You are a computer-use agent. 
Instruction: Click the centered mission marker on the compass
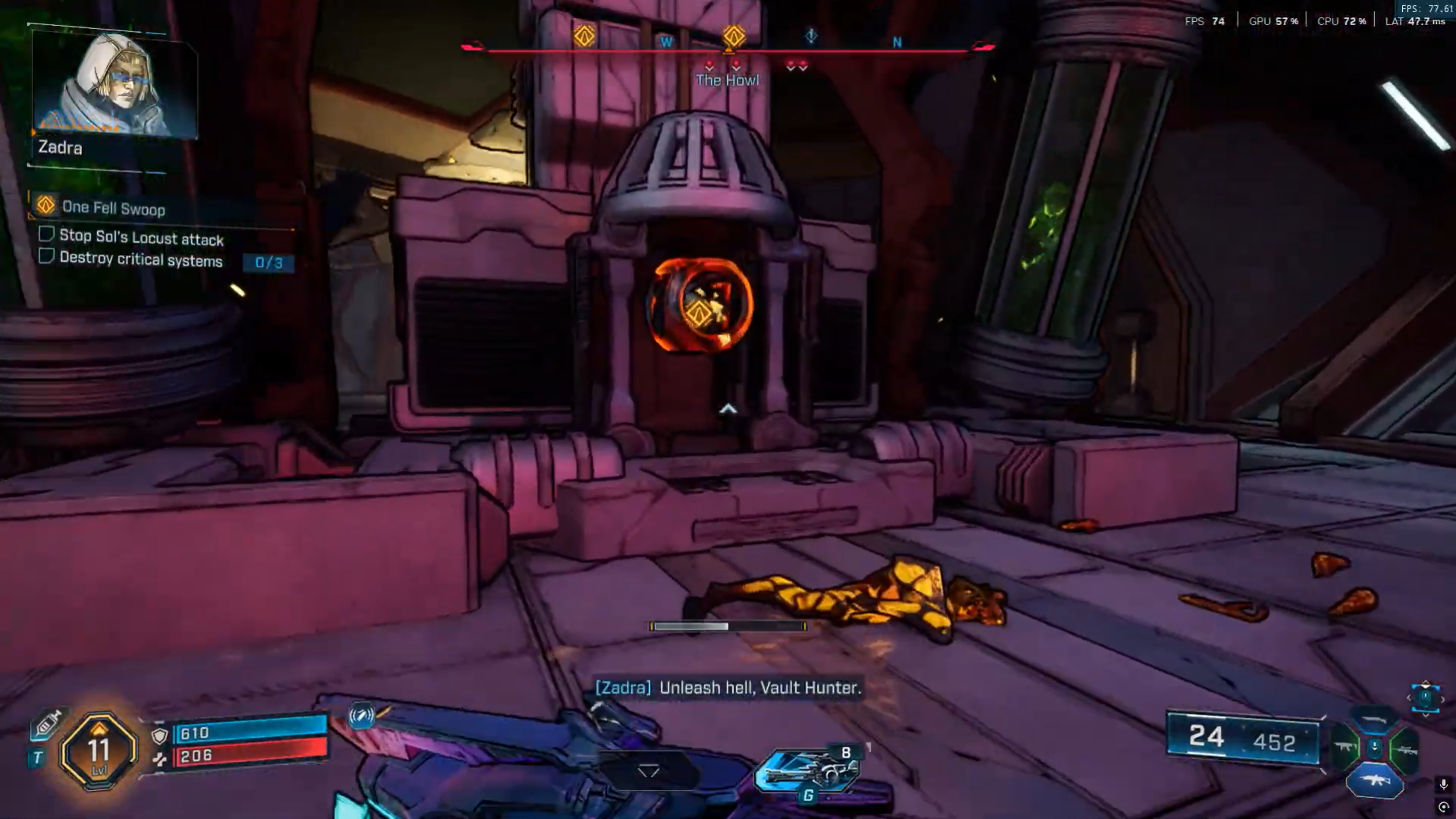tap(733, 36)
